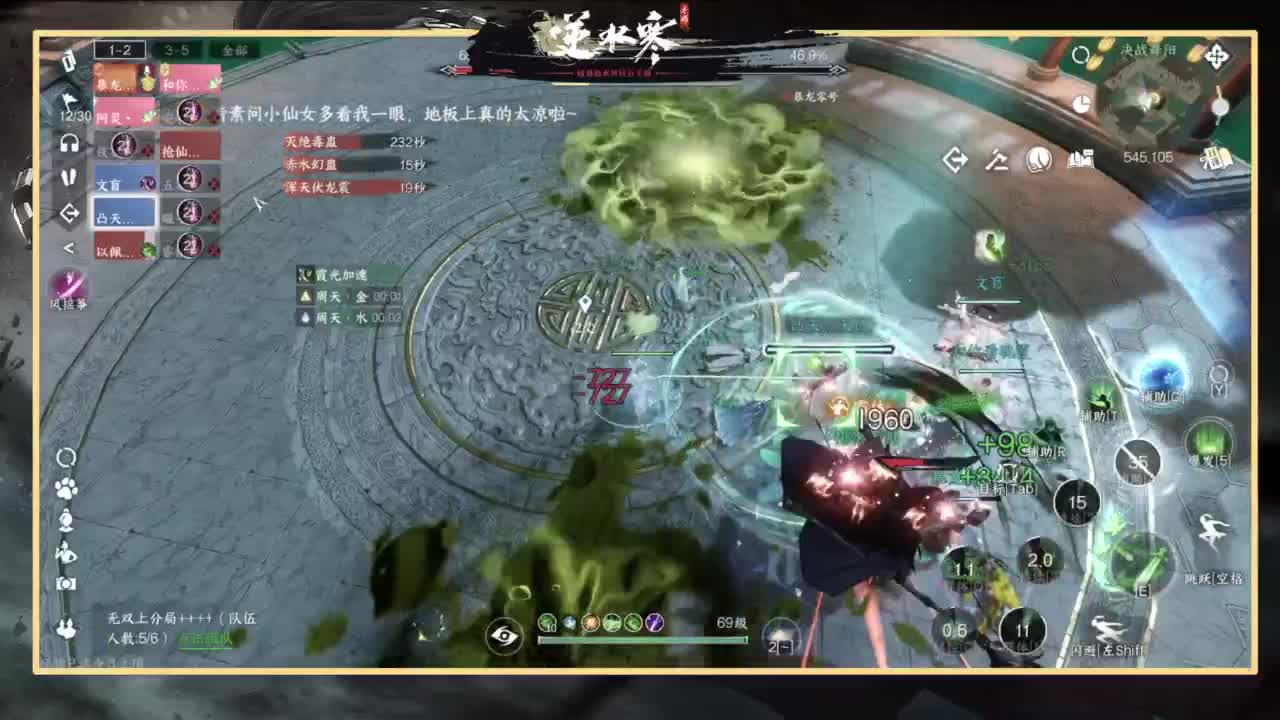Viewport: 1280px width, 720px height.
Task: Click the clock timer icon under the minimap
Action: [1082, 103]
